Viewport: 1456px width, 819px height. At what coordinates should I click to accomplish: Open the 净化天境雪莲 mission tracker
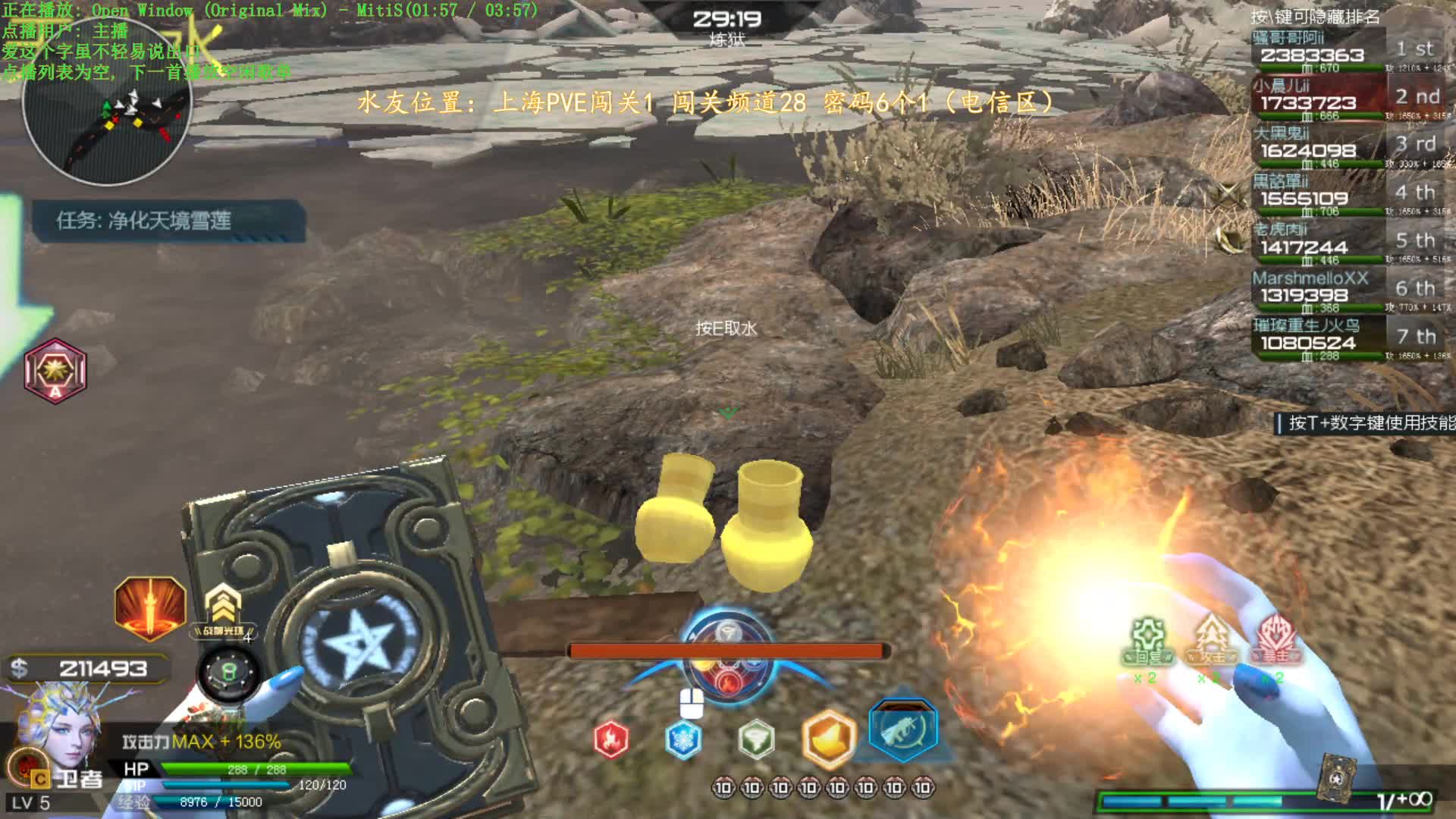click(x=168, y=221)
